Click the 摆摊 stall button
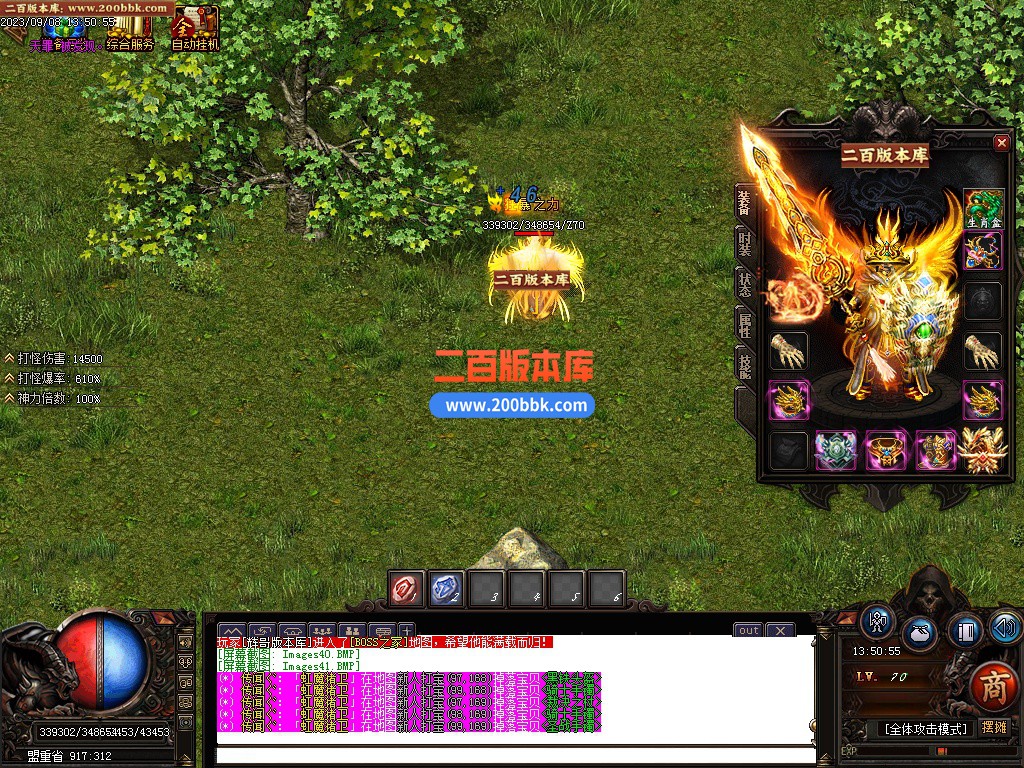 (x=995, y=728)
